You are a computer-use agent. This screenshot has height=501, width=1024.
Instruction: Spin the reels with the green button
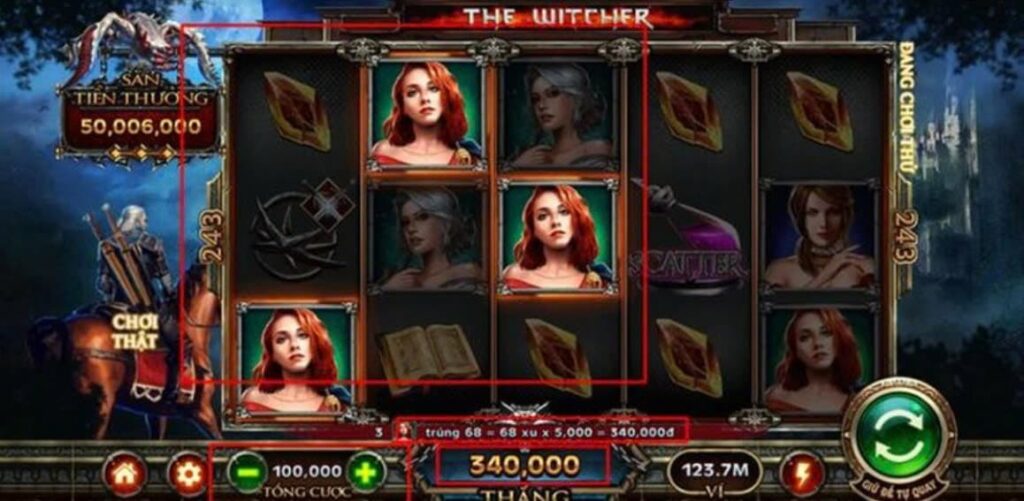tap(898, 437)
